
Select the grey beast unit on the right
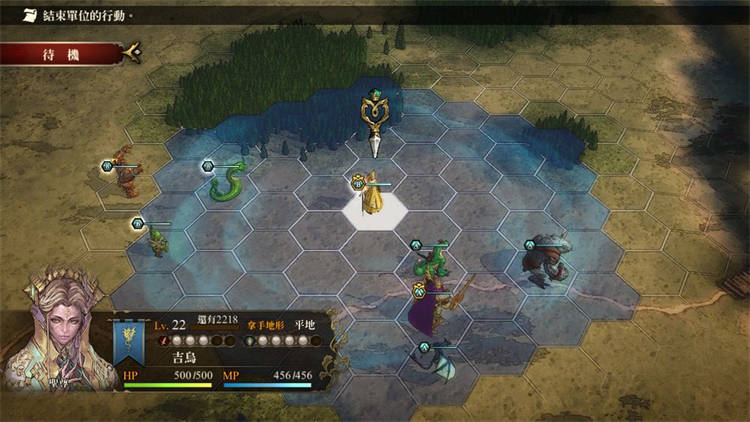(548, 261)
